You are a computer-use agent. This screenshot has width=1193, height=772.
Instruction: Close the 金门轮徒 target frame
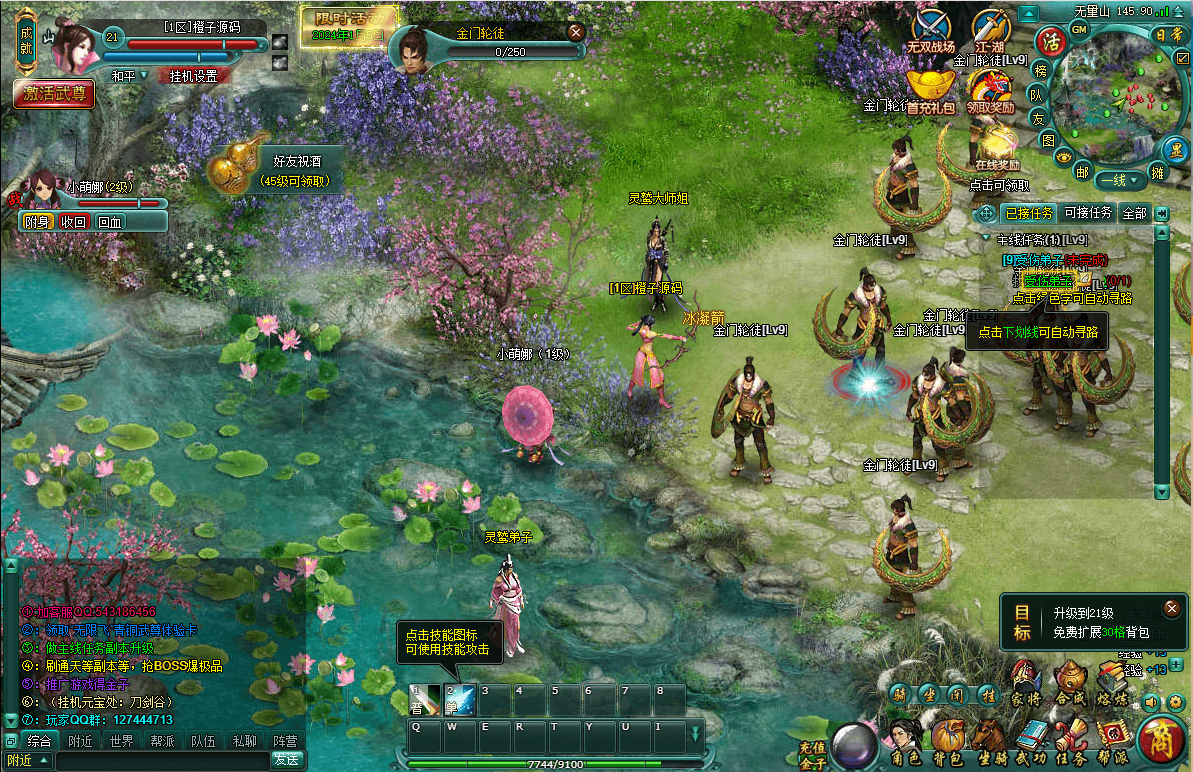575,32
